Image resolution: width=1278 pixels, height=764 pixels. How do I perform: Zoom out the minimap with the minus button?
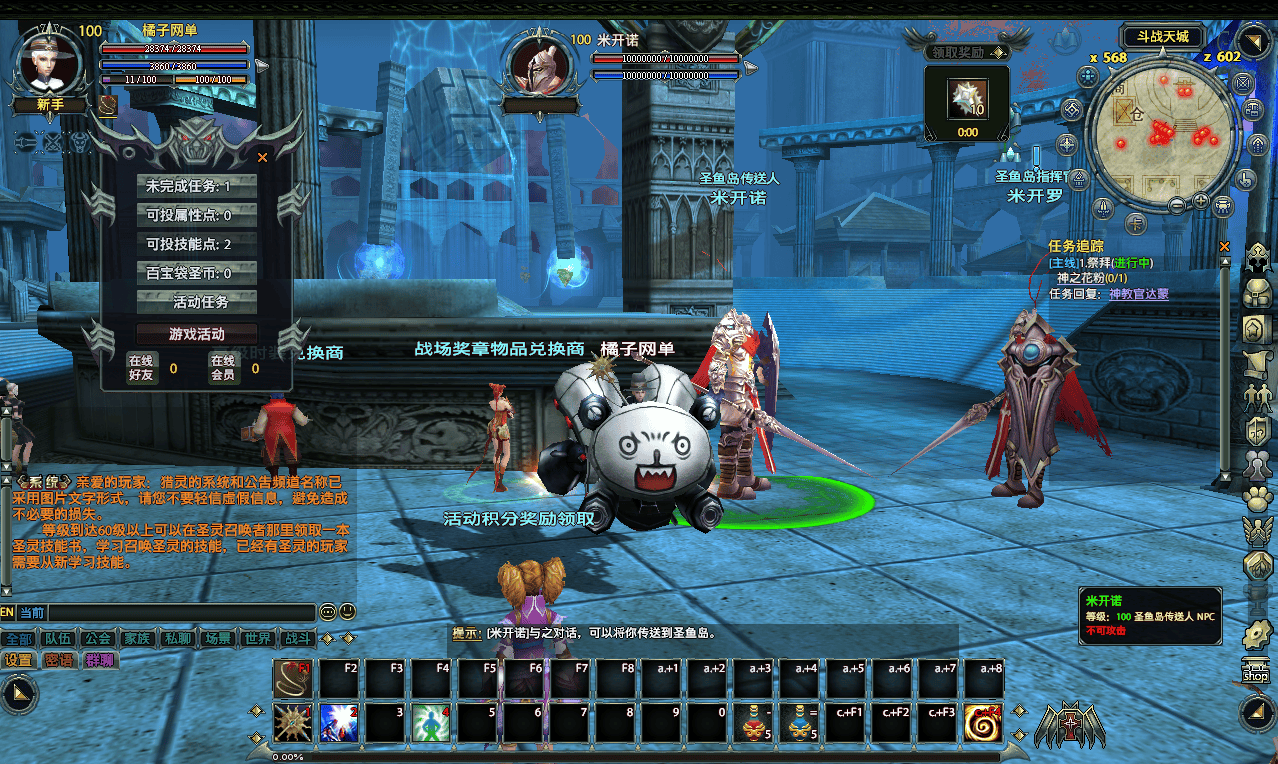(1177, 205)
